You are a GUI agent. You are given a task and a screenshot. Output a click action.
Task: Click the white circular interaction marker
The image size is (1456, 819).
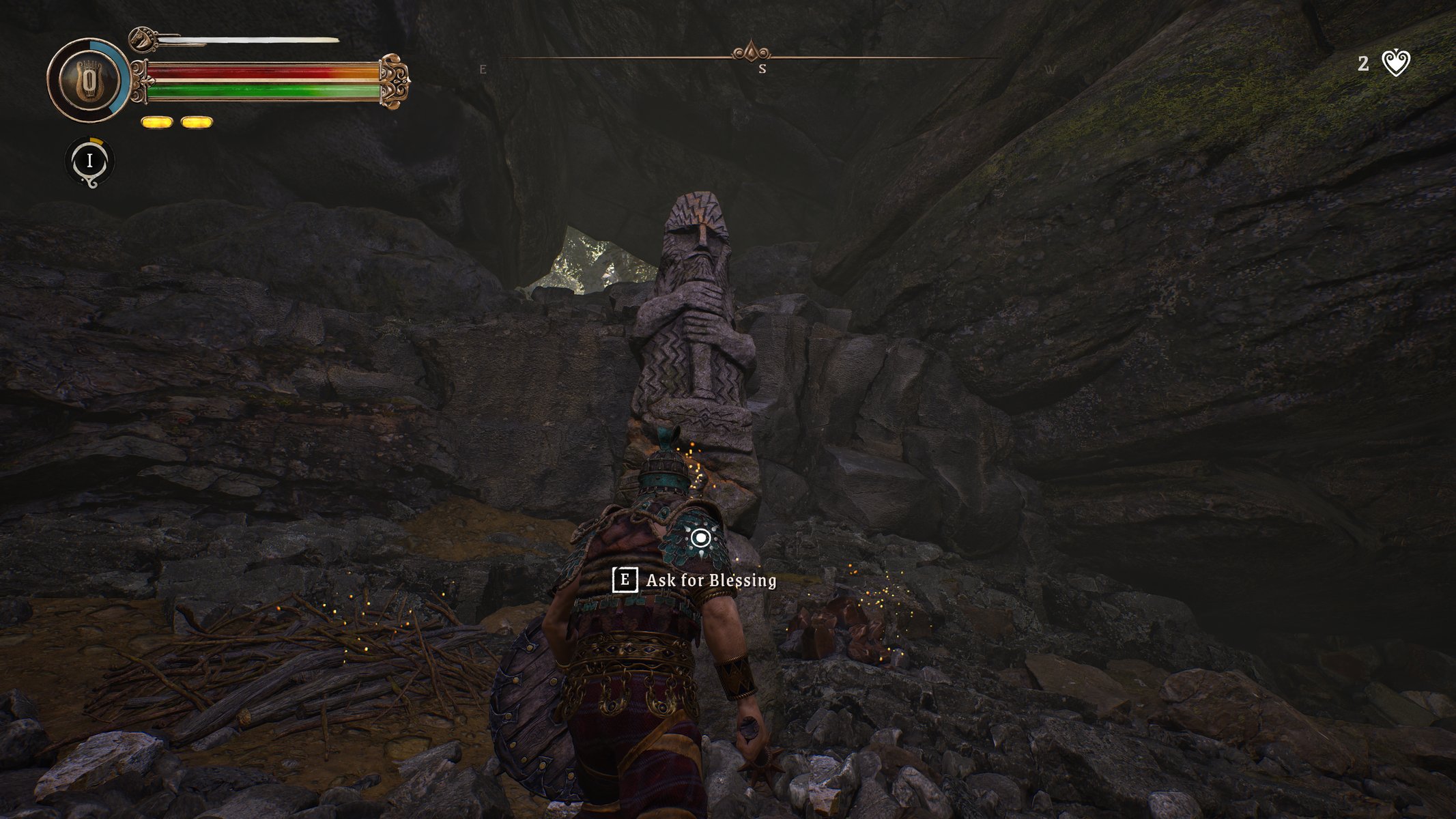(700, 538)
